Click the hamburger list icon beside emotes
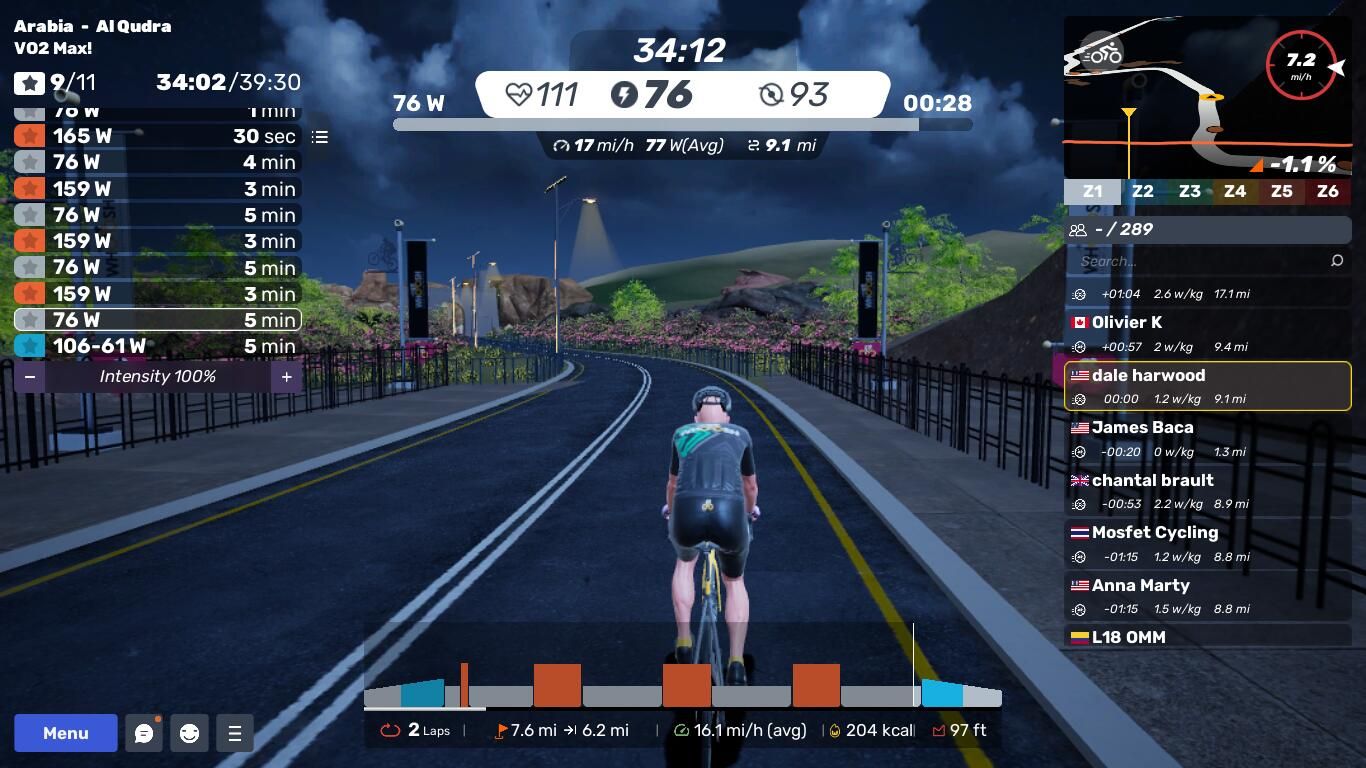This screenshot has width=1366, height=768. 235,733
